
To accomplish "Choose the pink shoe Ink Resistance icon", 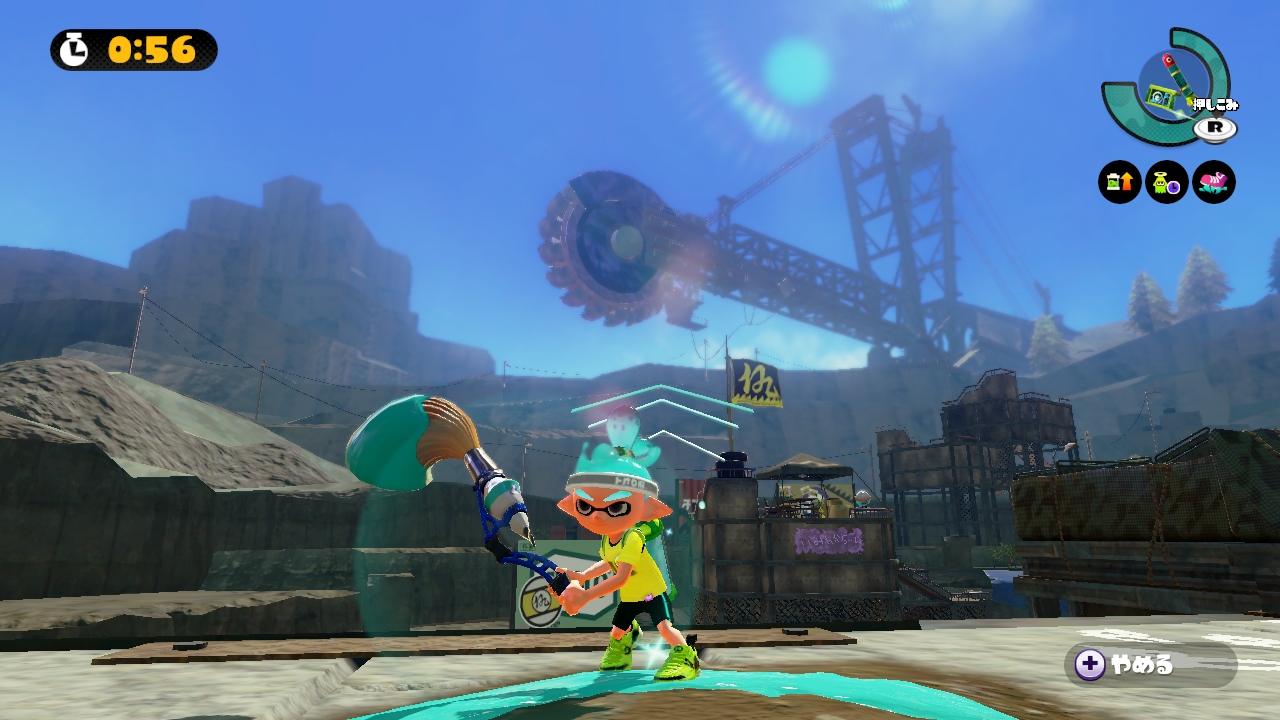I will (x=1214, y=182).
